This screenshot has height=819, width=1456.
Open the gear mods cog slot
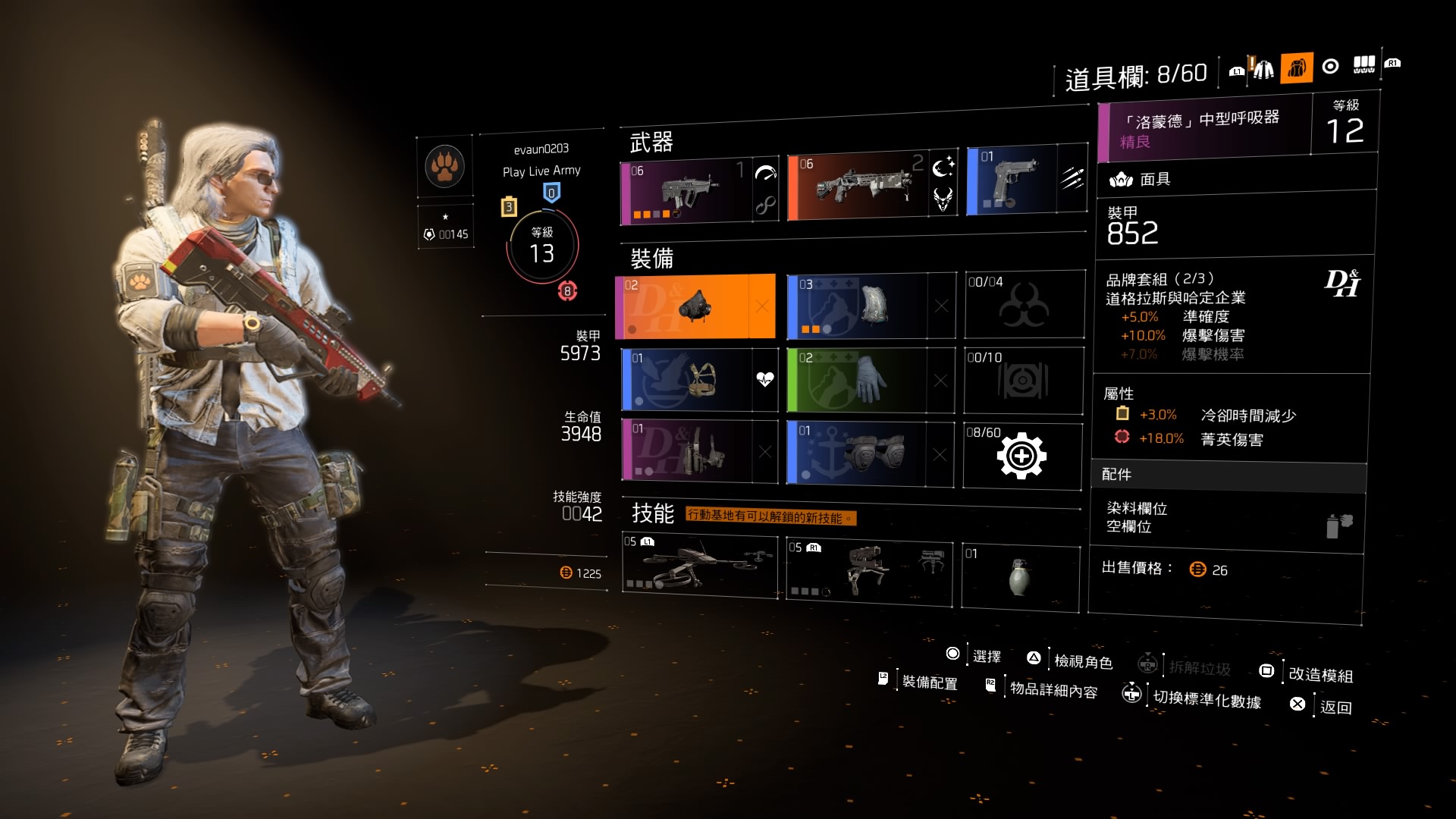coord(1021,456)
